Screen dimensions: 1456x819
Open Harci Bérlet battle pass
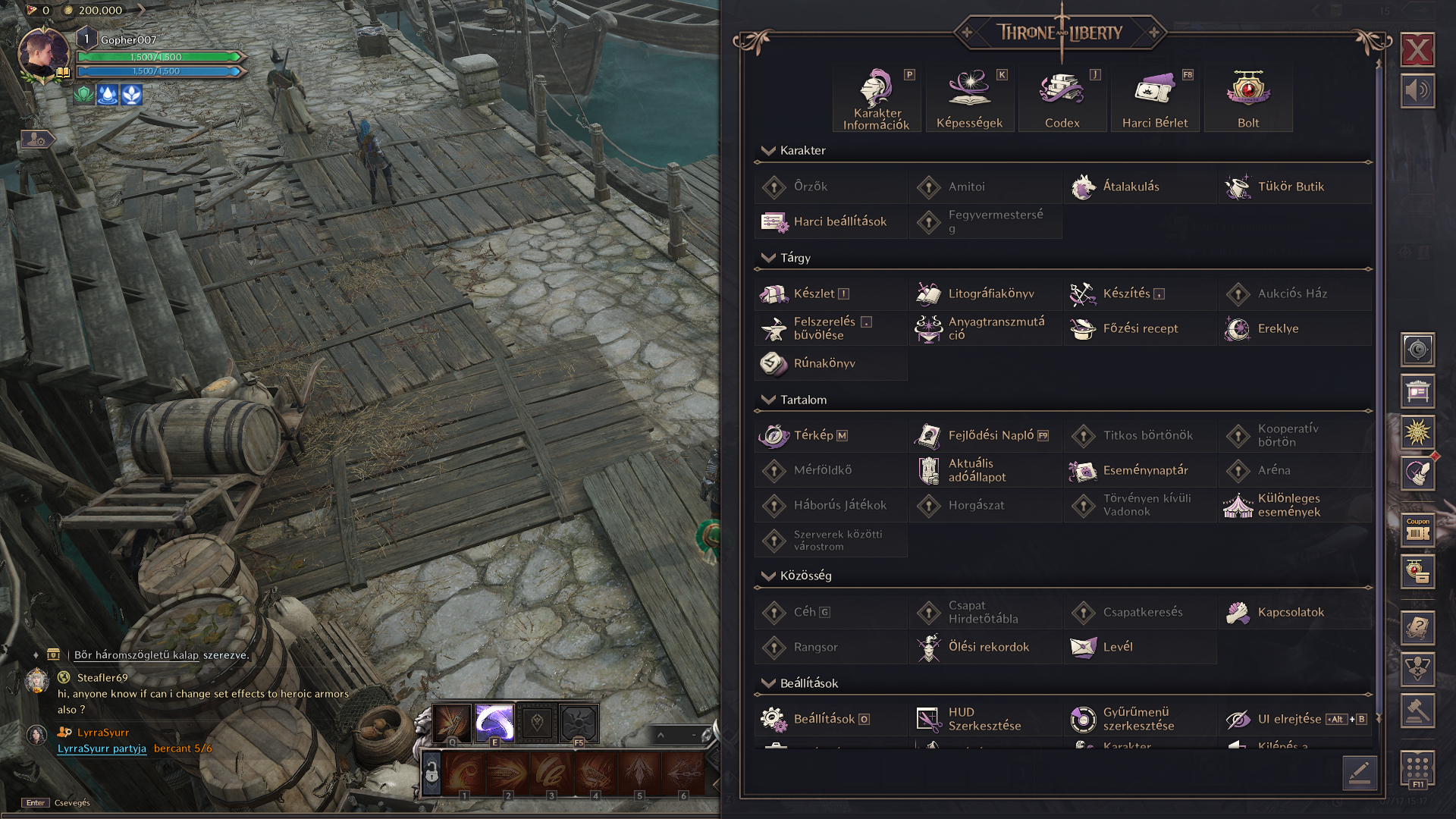coord(1155,99)
